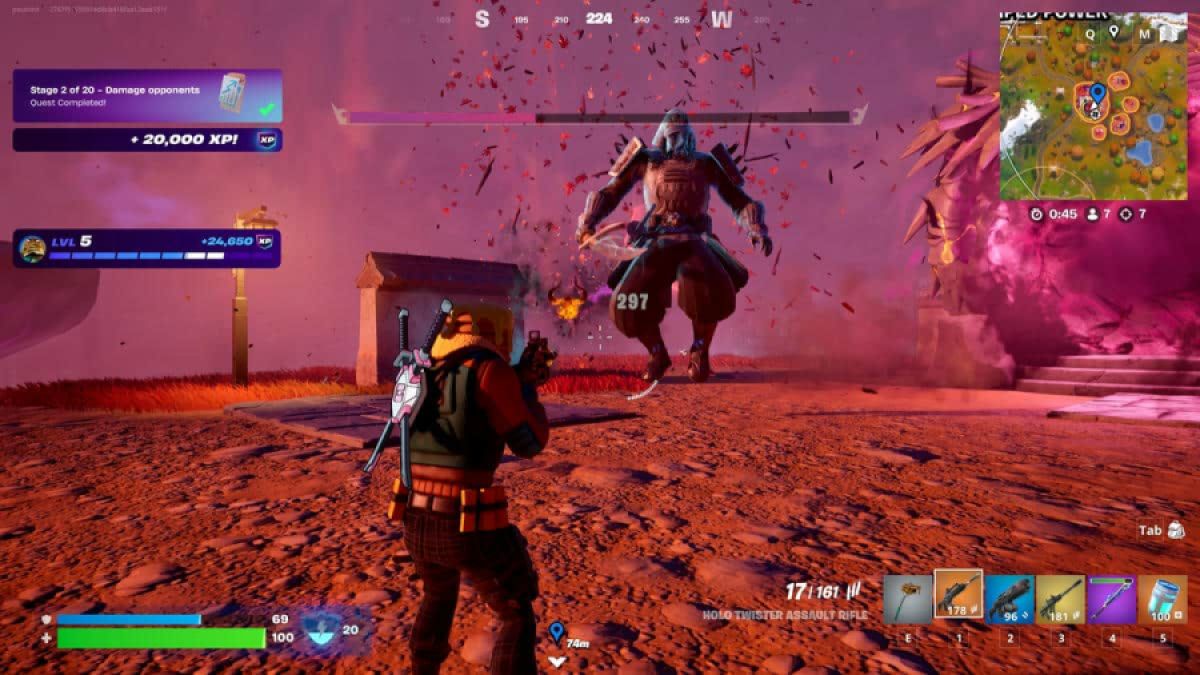Click the 20,000 XP reward banner

pyautogui.click(x=147, y=140)
